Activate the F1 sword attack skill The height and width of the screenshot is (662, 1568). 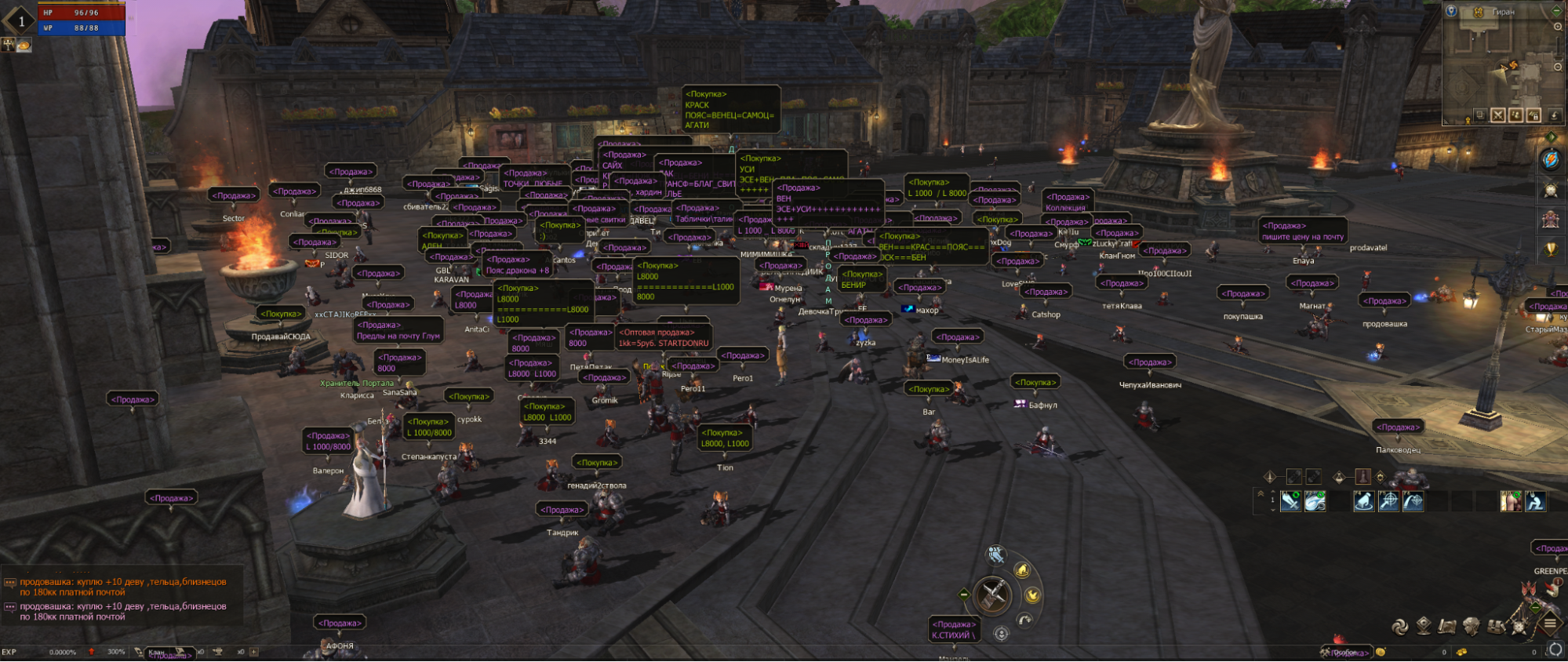point(1290,500)
